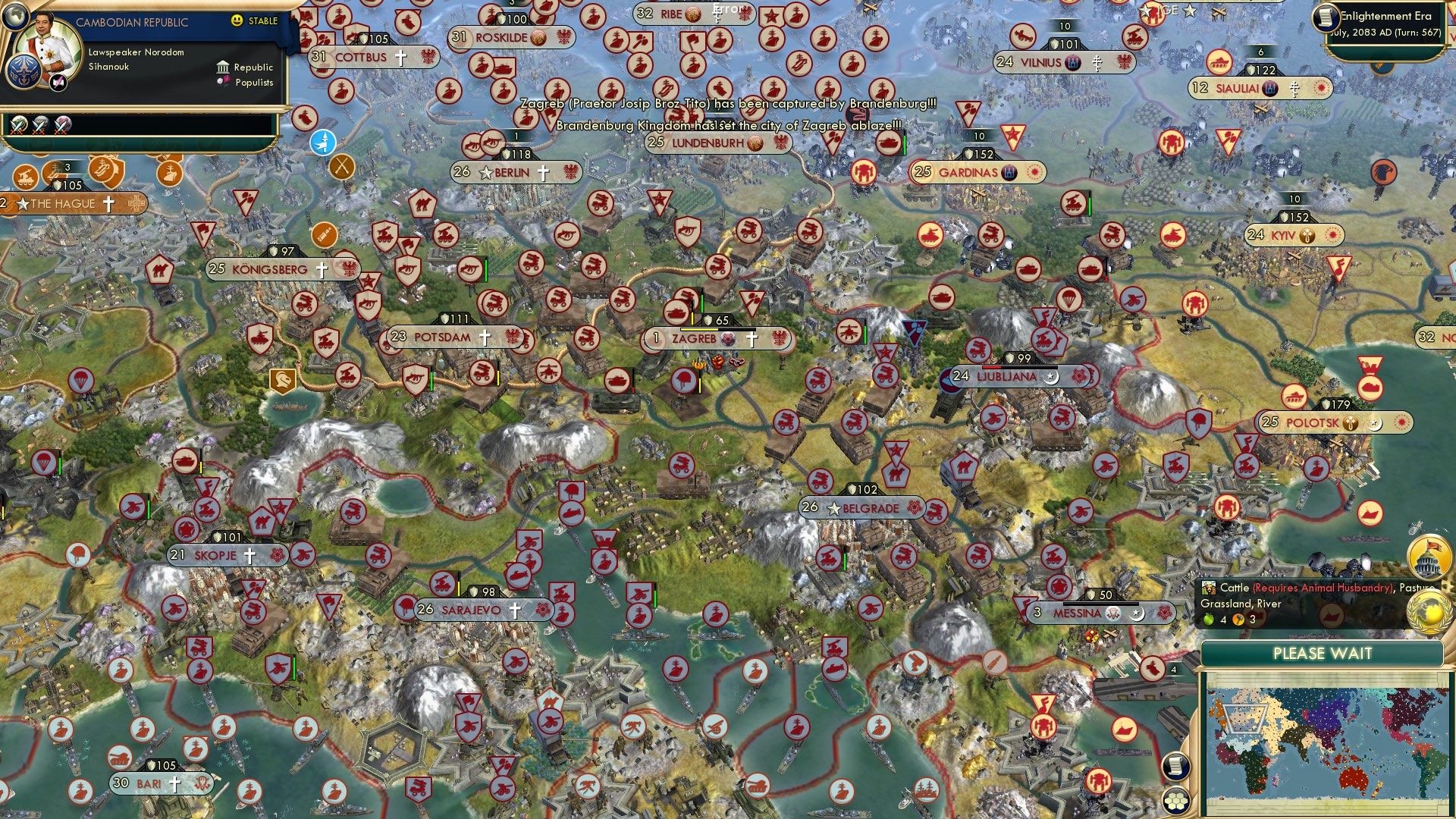Click the Populists flower ideology icon
The height and width of the screenshot is (819, 1456).
coord(224,81)
